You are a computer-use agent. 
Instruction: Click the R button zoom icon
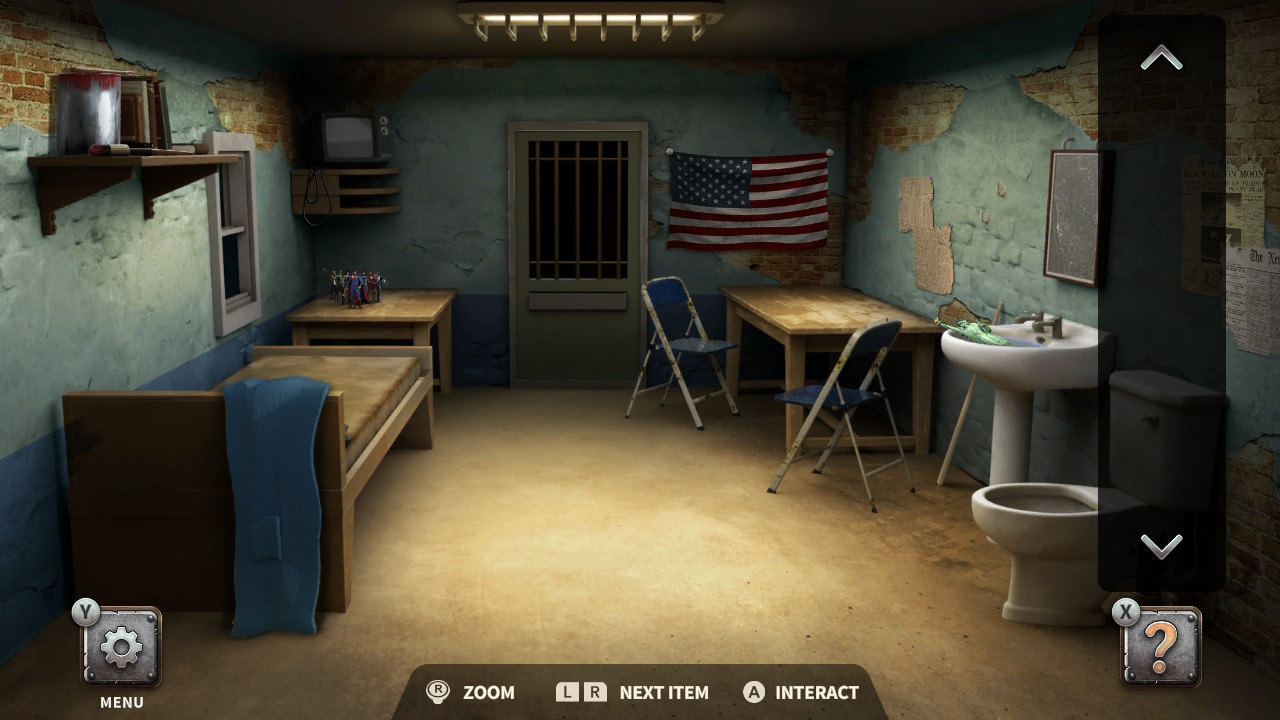438,692
